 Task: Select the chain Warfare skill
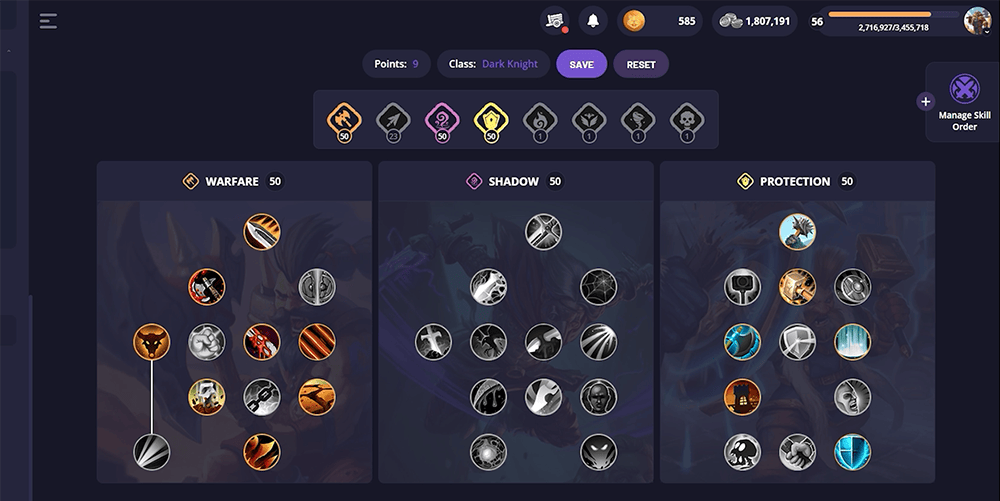pyautogui.click(x=262, y=397)
